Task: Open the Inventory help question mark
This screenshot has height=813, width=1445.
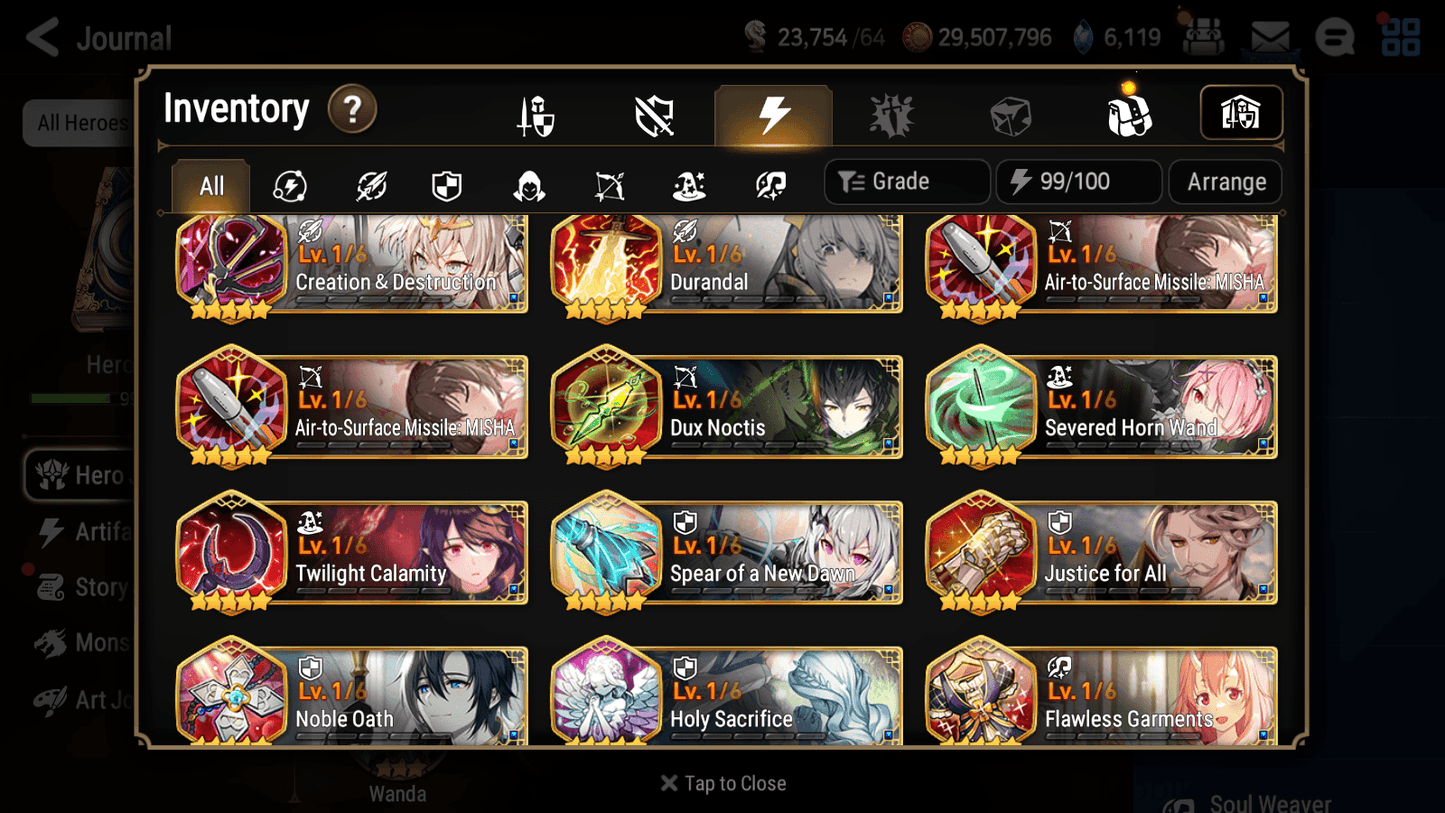Action: pyautogui.click(x=352, y=110)
